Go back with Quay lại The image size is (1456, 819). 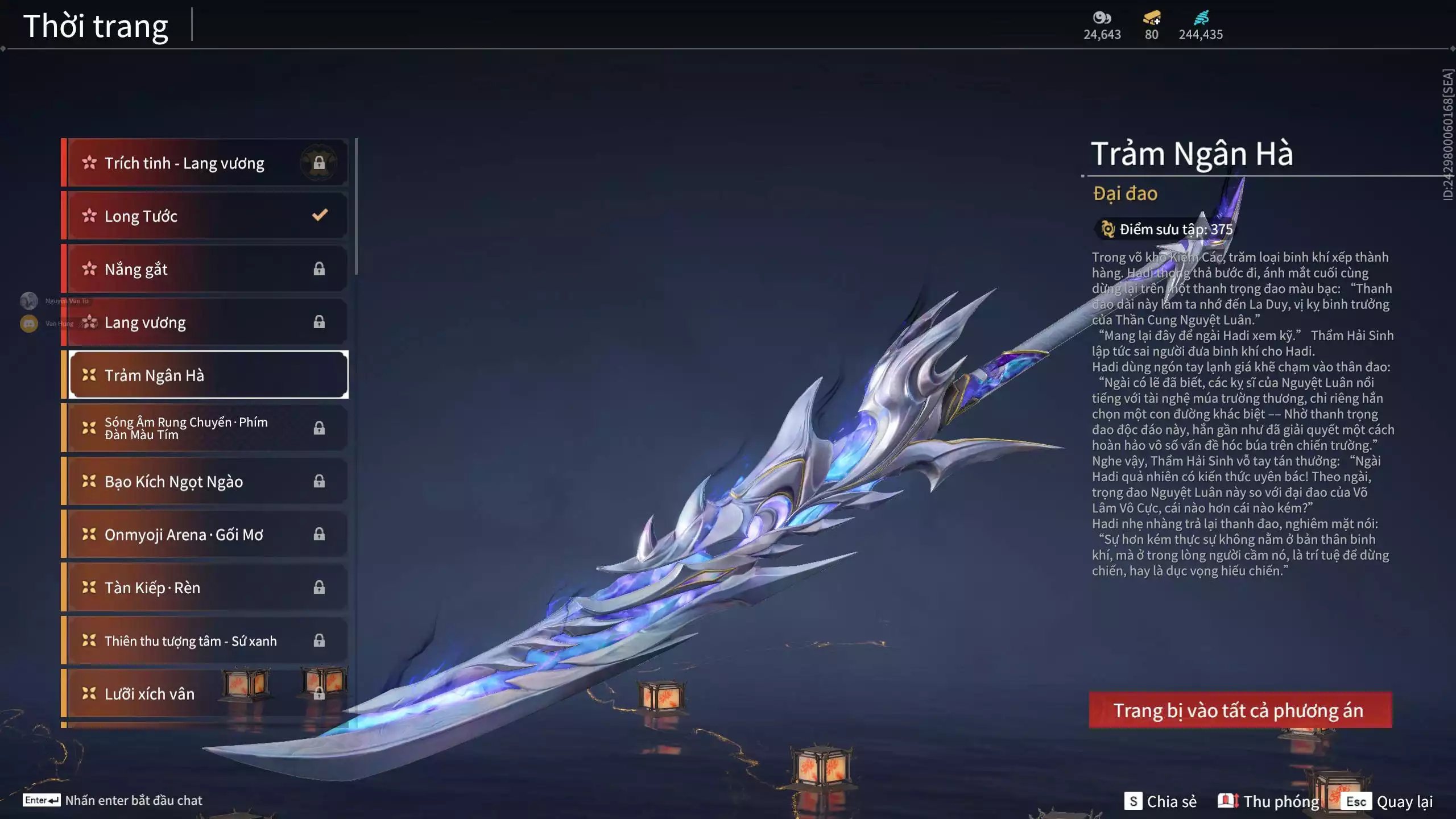click(1389, 801)
